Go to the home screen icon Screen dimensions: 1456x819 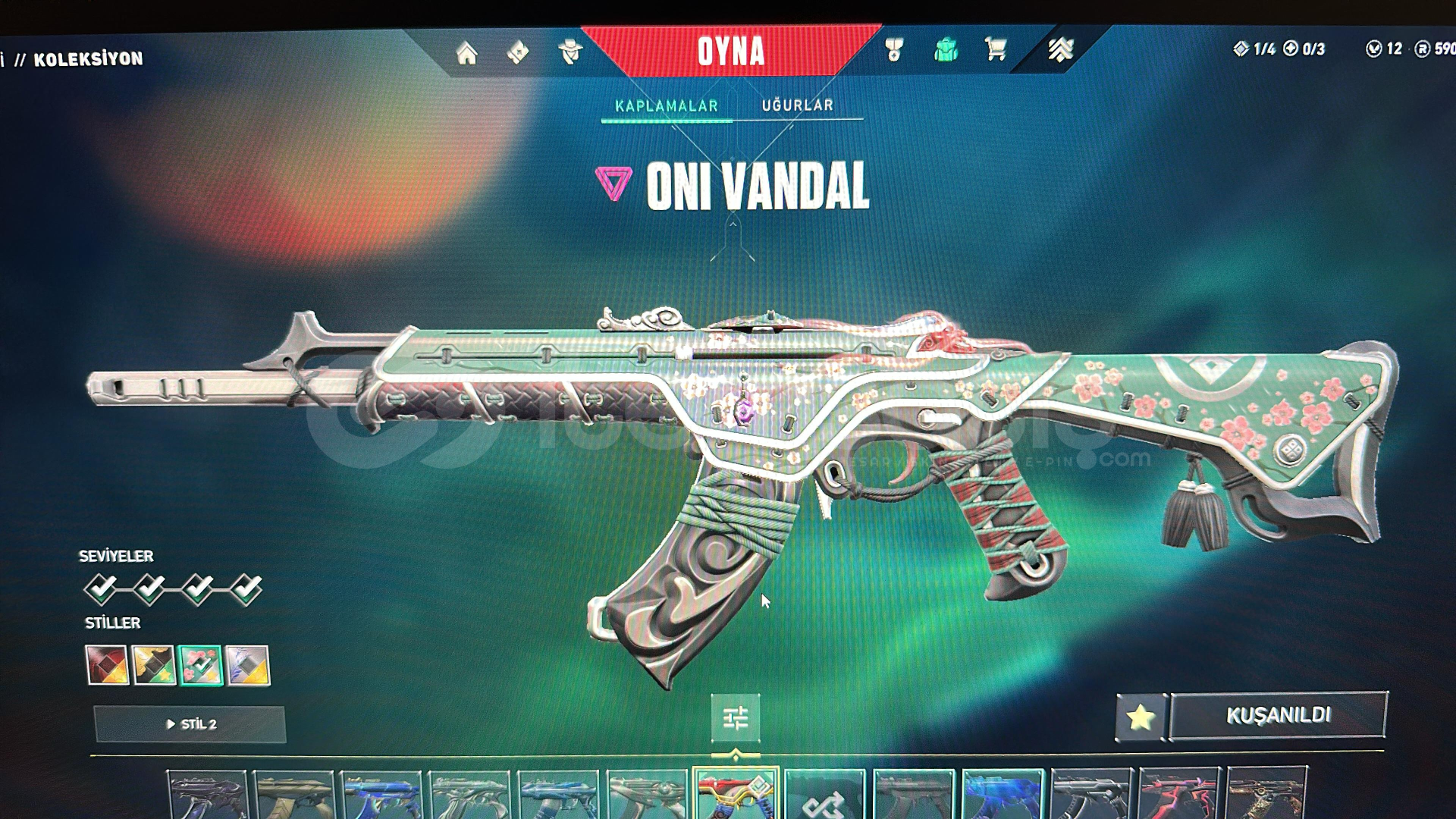[x=466, y=53]
